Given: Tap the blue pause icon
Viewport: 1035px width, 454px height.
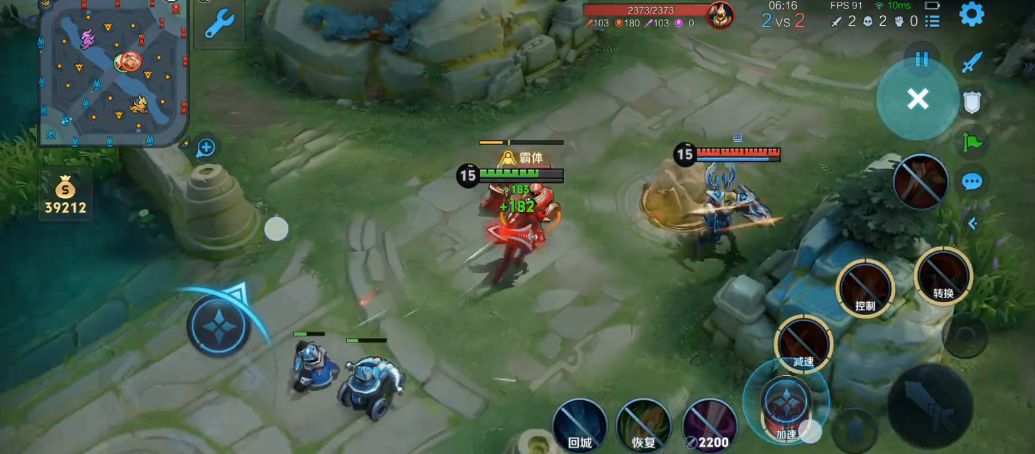Looking at the screenshot, I should point(921,59).
